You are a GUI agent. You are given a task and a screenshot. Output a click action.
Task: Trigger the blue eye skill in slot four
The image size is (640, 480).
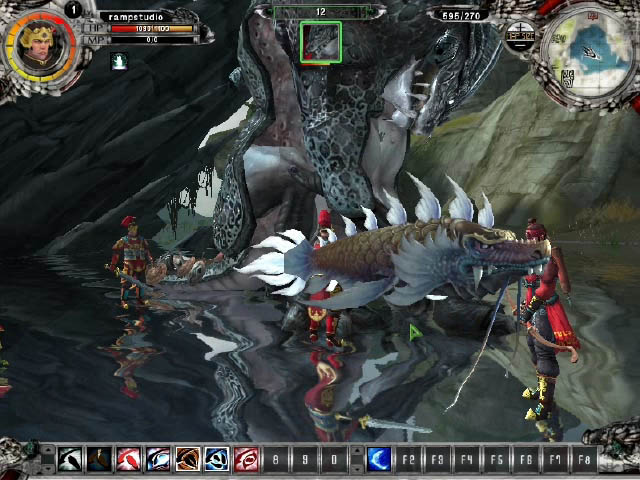(158, 460)
